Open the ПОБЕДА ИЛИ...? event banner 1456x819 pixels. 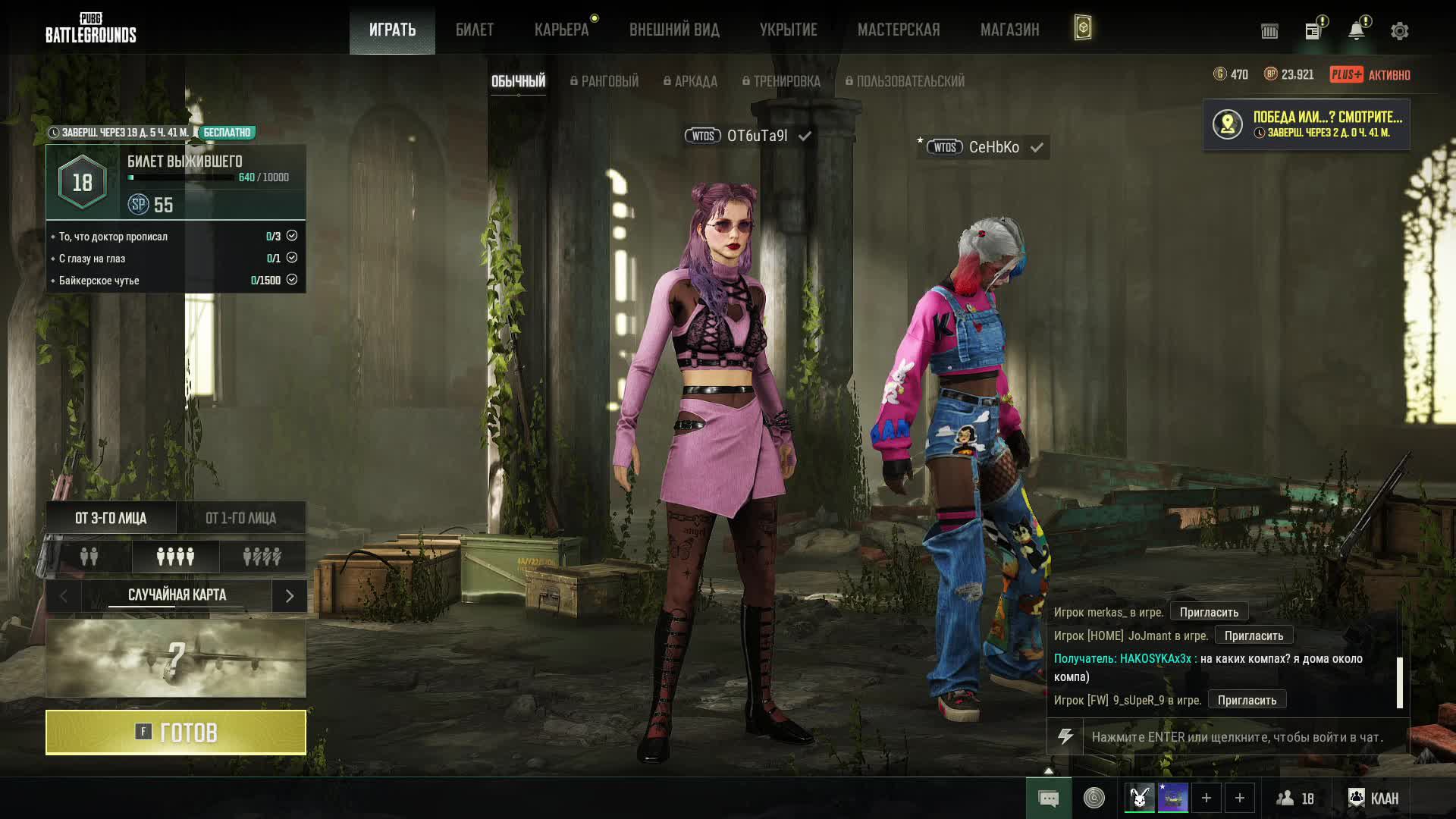coord(1306,124)
